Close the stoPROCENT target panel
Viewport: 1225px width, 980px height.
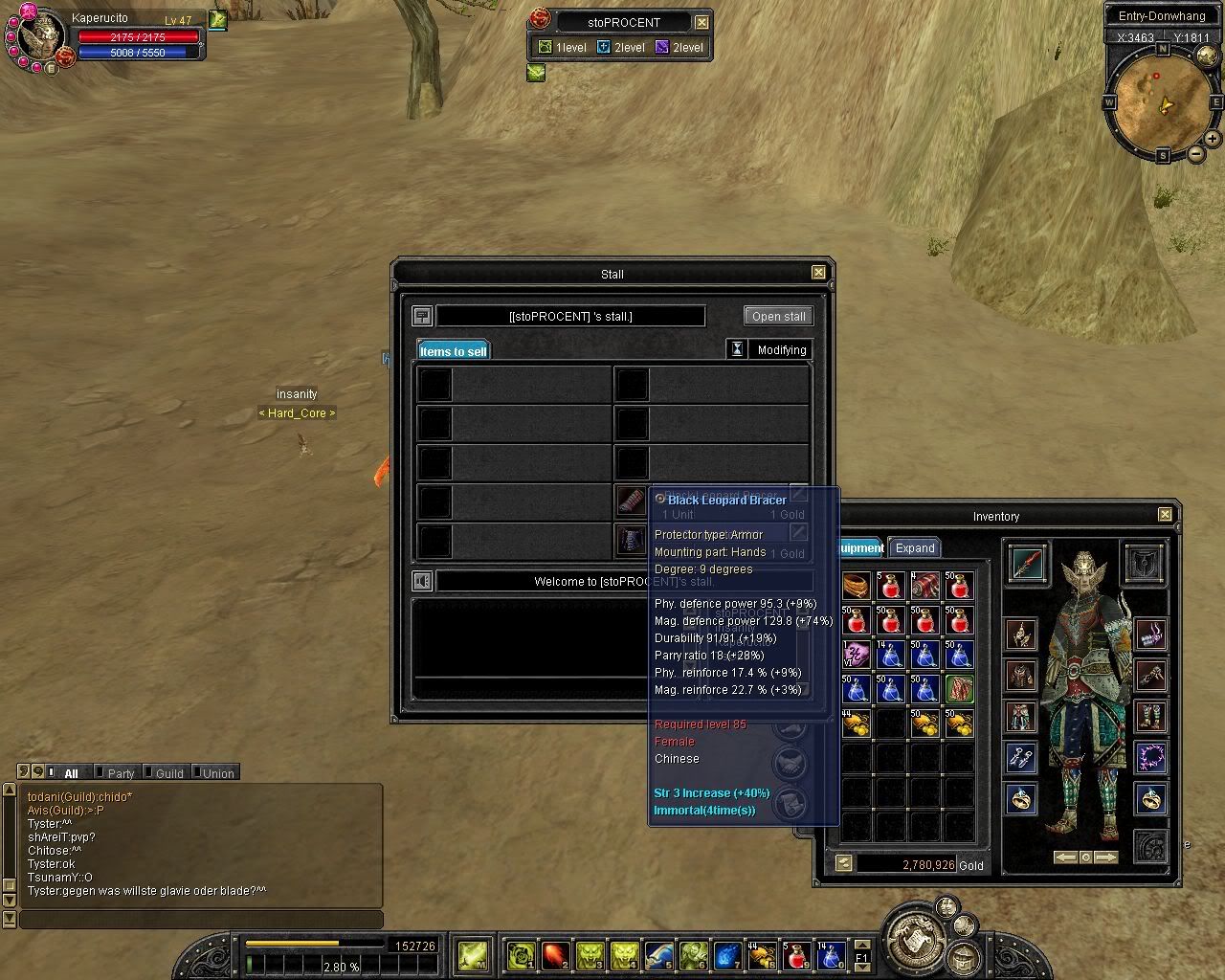(x=702, y=22)
